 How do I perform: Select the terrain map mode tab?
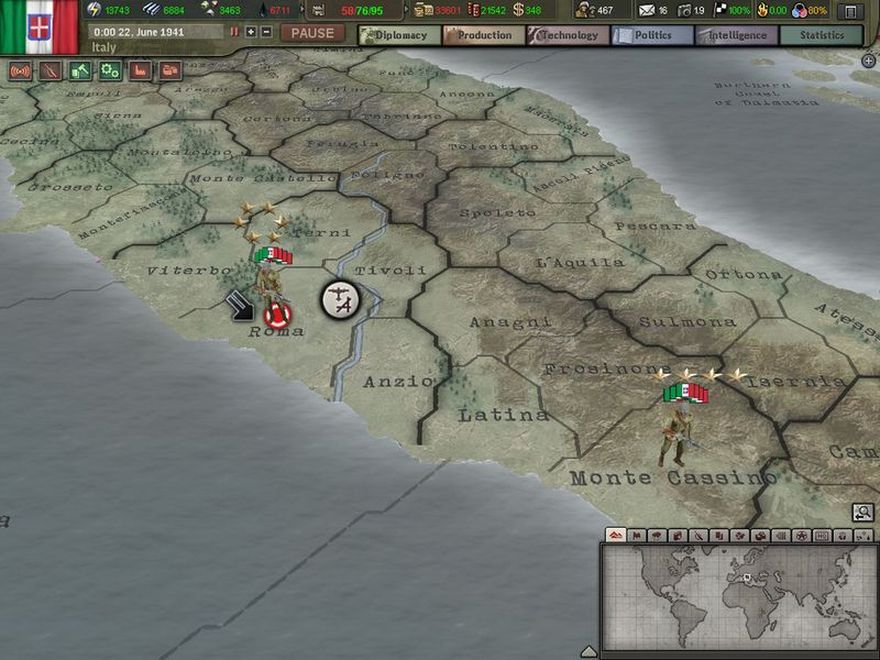616,536
